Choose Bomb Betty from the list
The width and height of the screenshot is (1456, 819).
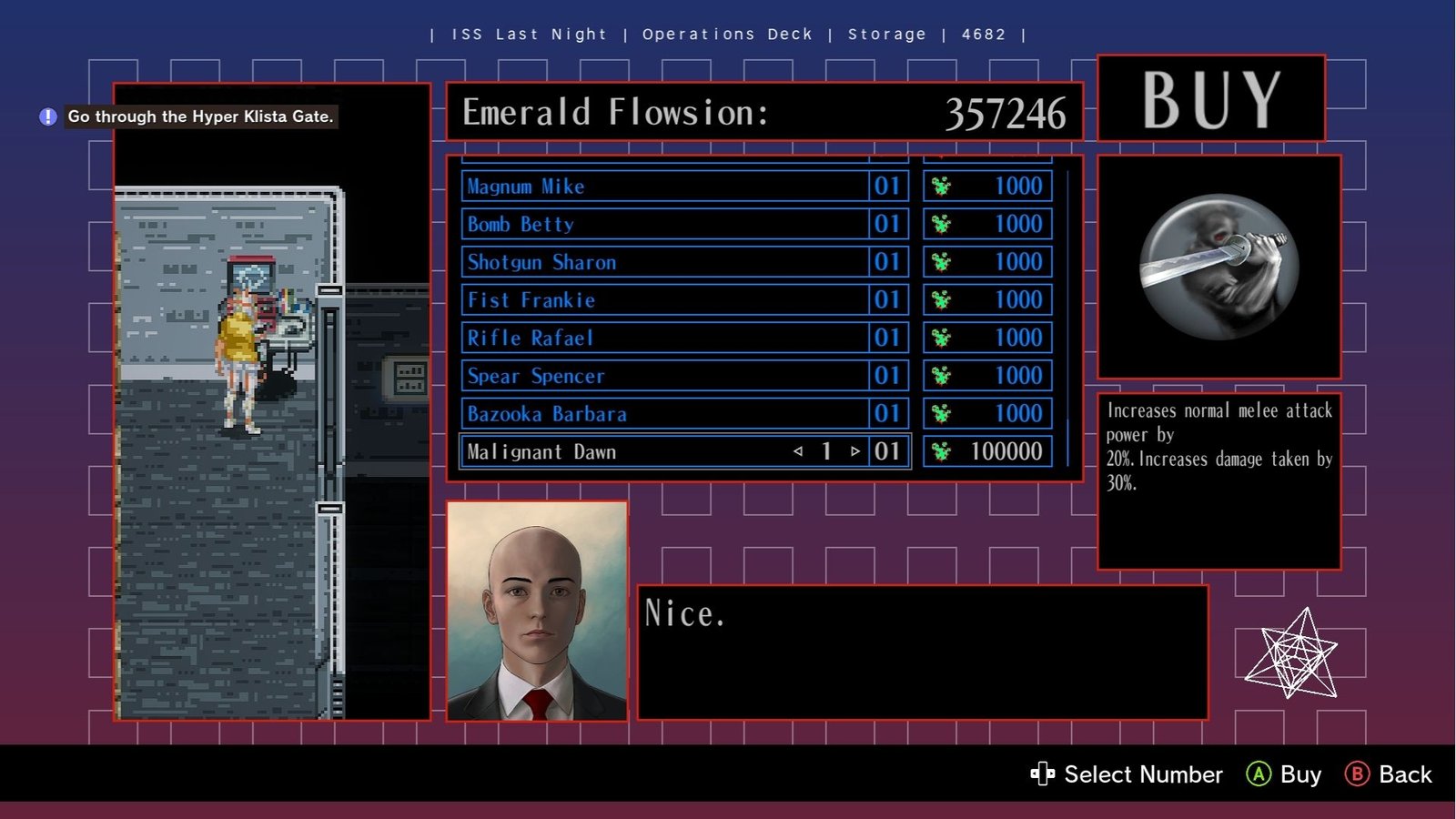(x=664, y=225)
